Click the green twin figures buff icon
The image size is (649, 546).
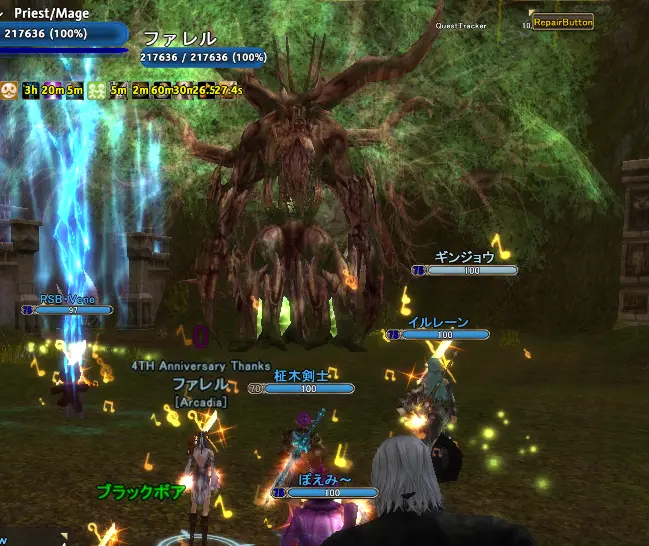coord(97,90)
